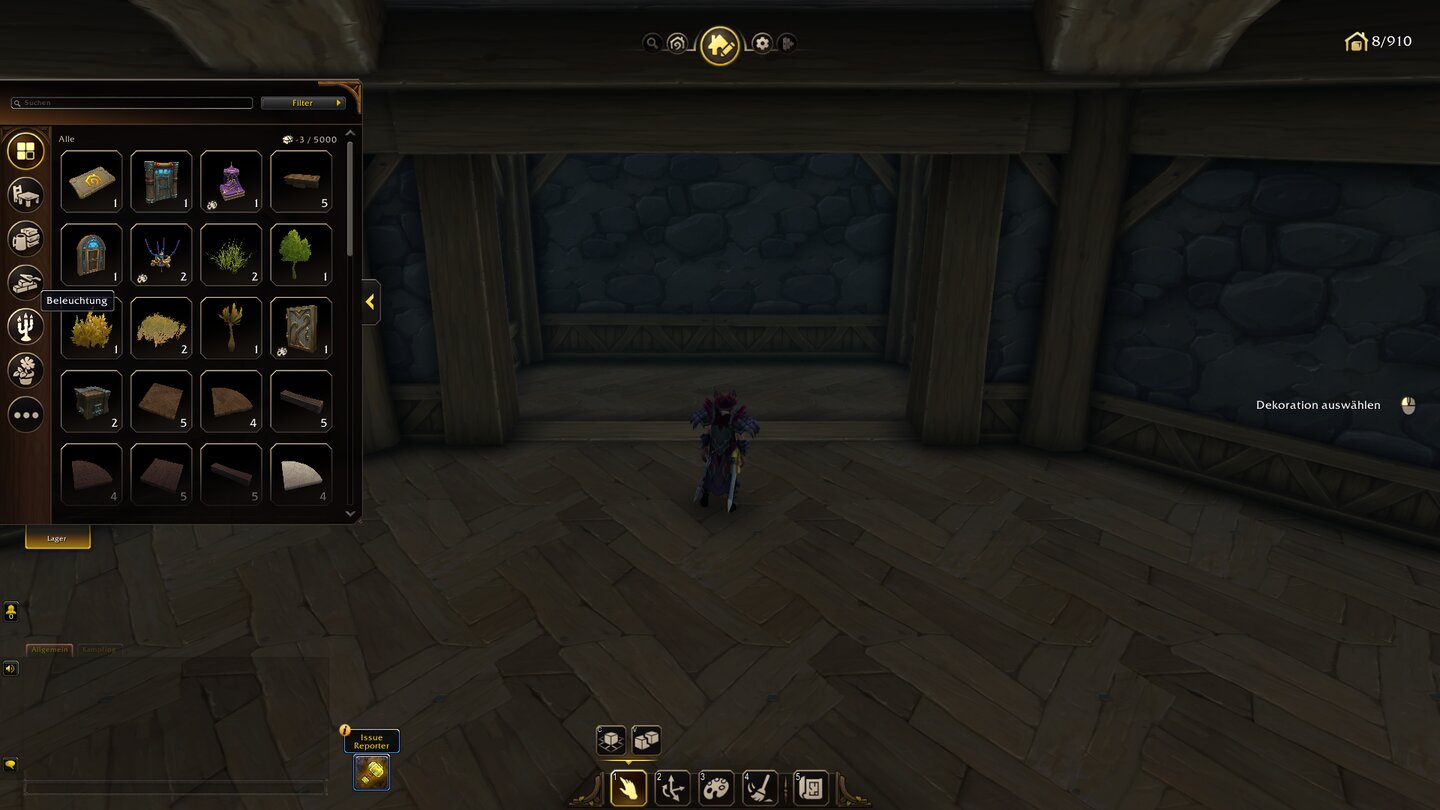The height and width of the screenshot is (810, 1440).
Task: Open the housing settings gear
Action: (x=761, y=43)
